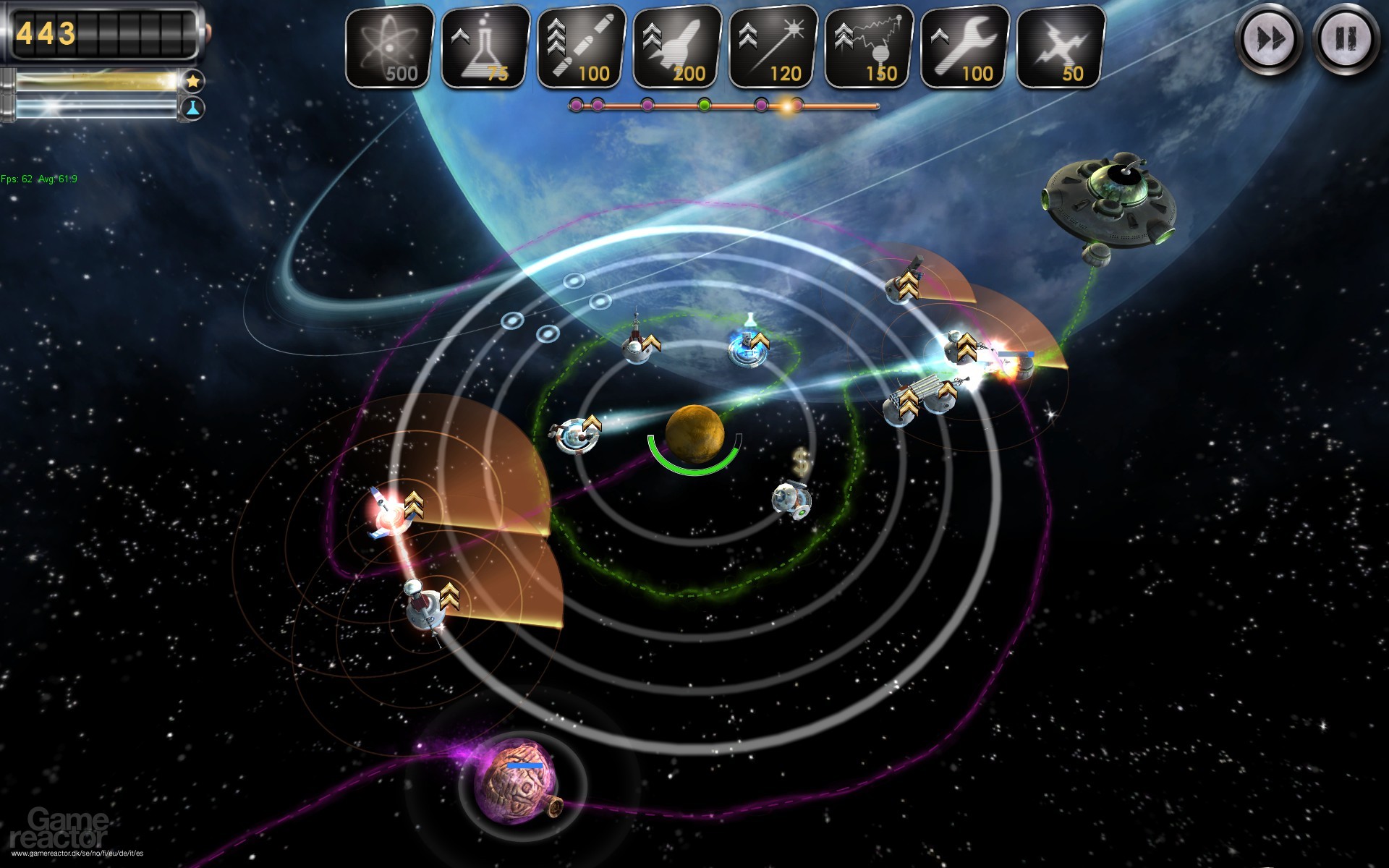Select the tesla lightning satellite costing 150
1389x868 pixels.
[869, 47]
